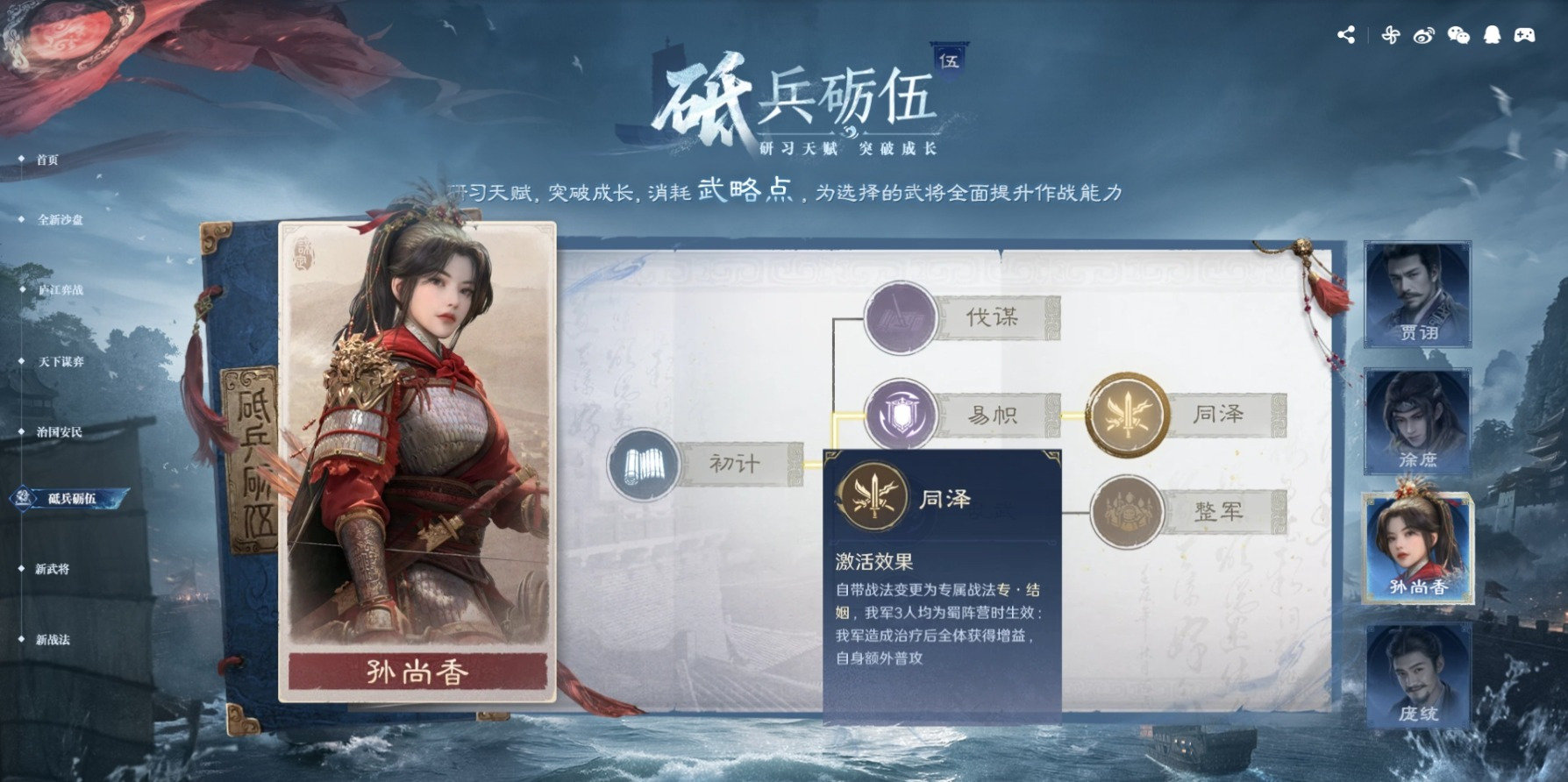Image resolution: width=1568 pixels, height=782 pixels.
Task: Share via the QQ icon
Action: pos(1492,35)
